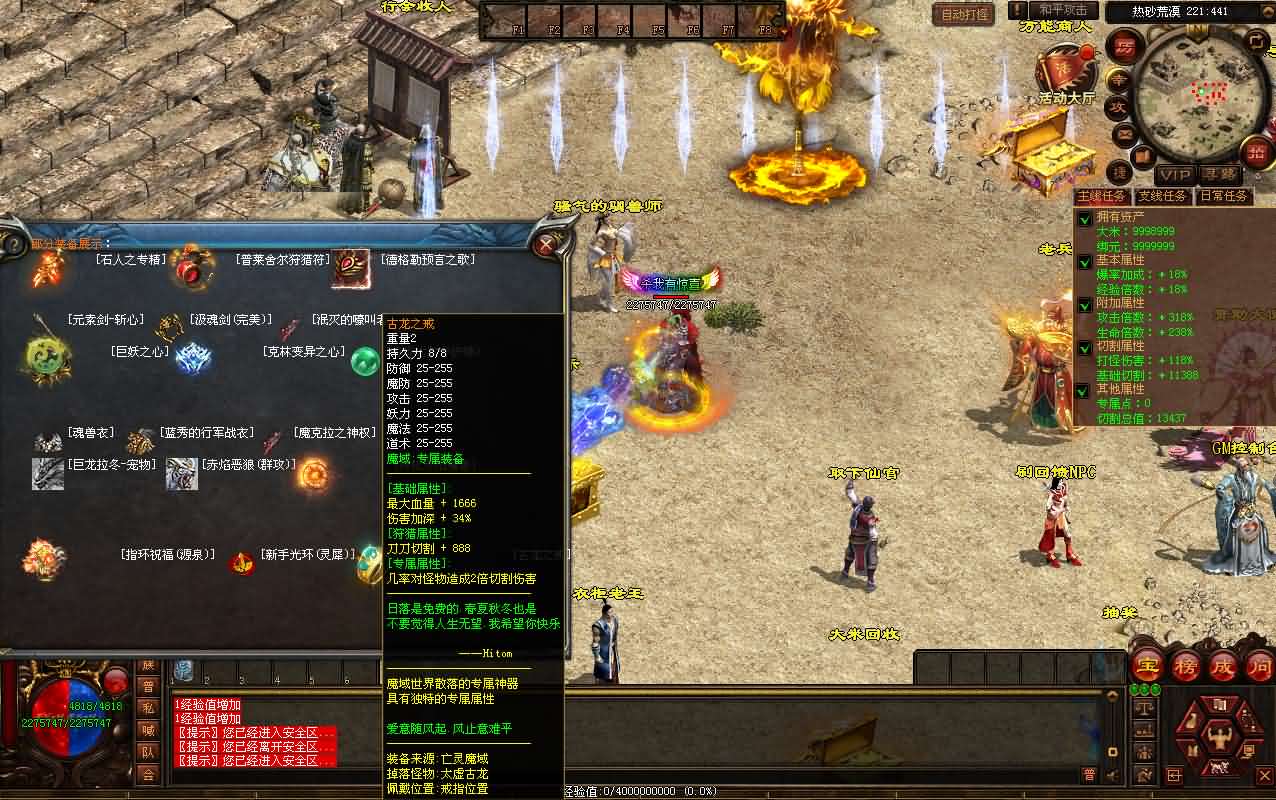The image size is (1276, 800).
Task: Switch to the 主线任务 tab
Action: click(x=1103, y=196)
